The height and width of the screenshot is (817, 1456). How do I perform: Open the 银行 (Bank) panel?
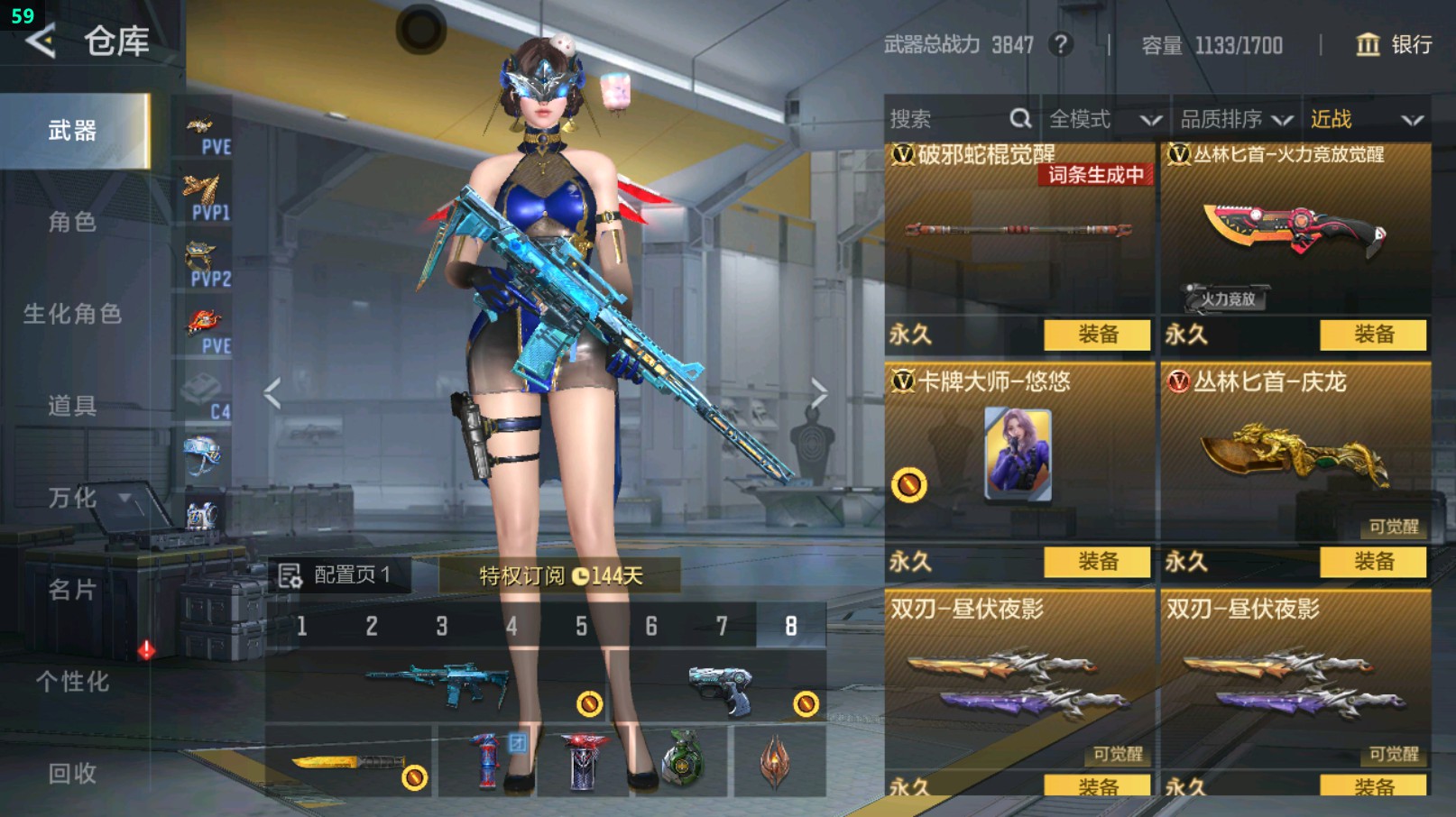(1393, 45)
